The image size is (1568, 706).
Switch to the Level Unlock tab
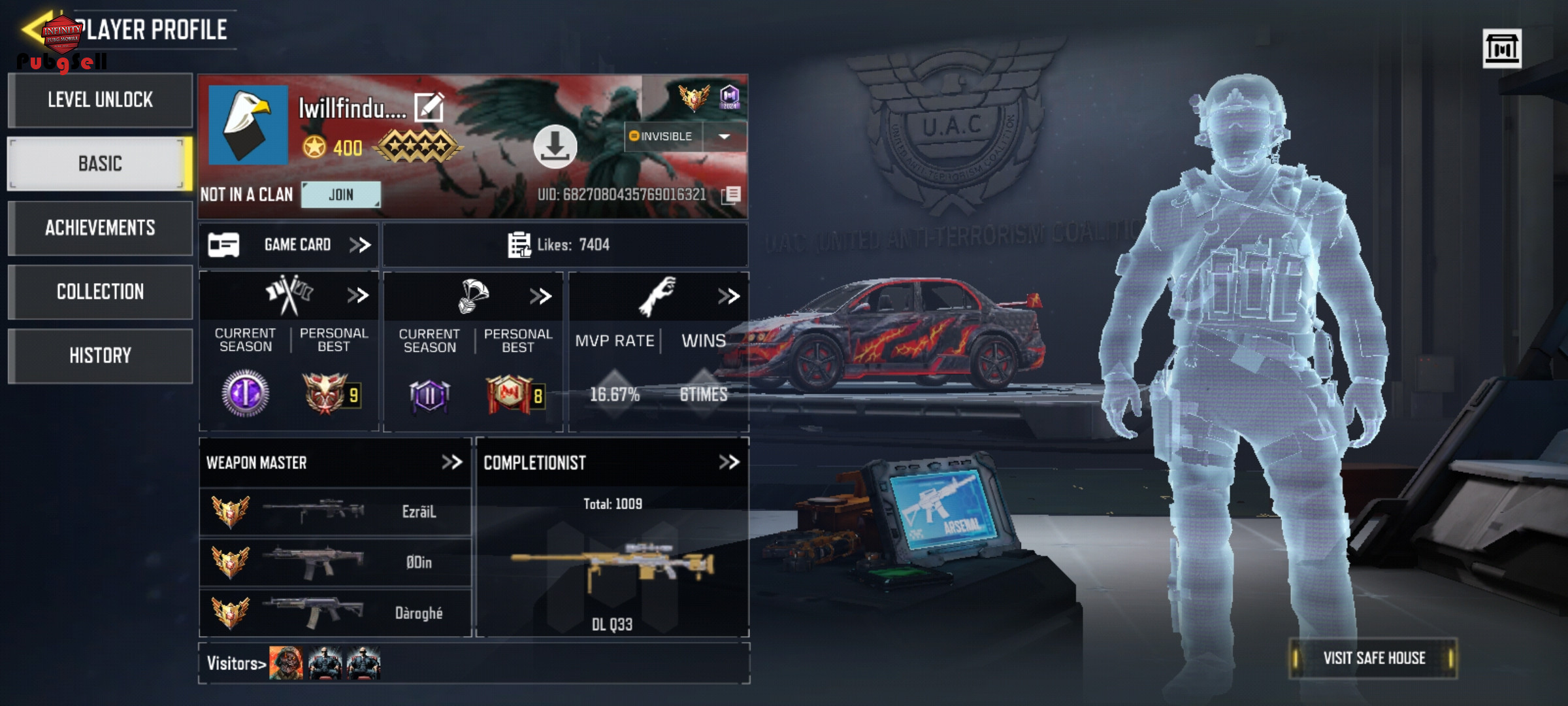point(100,100)
